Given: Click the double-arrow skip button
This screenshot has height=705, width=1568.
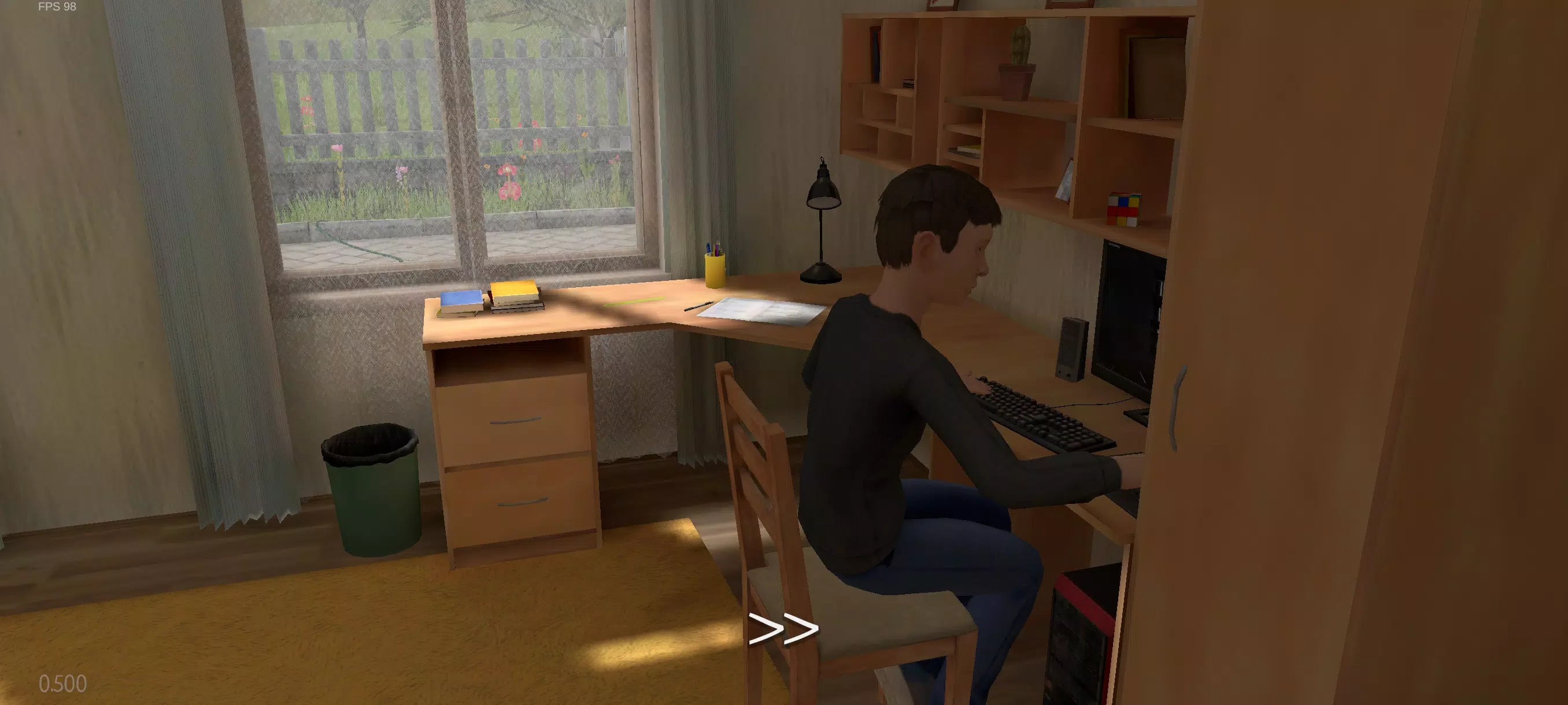Looking at the screenshot, I should [x=783, y=629].
